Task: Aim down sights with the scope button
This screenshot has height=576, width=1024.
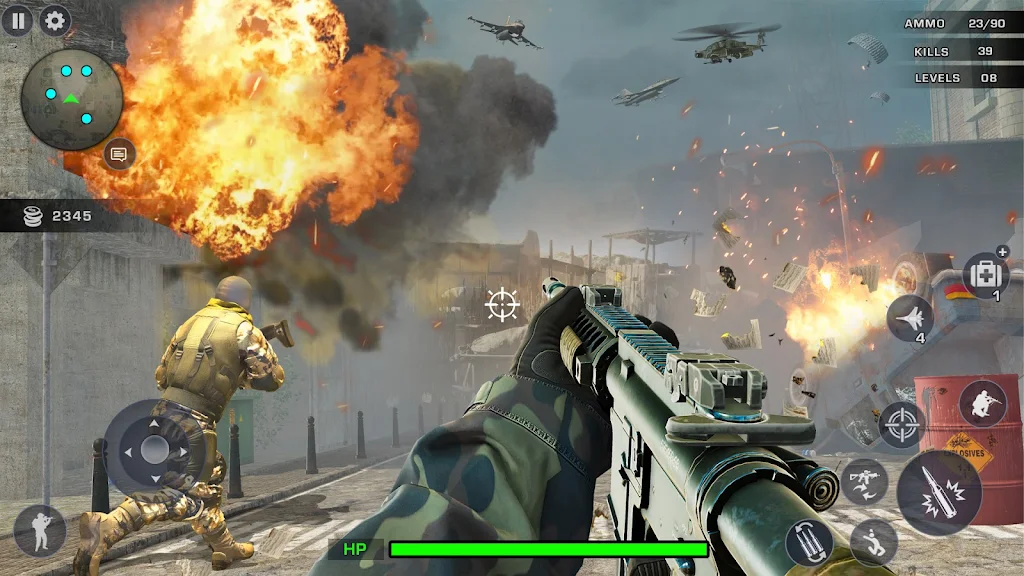Action: click(x=901, y=424)
